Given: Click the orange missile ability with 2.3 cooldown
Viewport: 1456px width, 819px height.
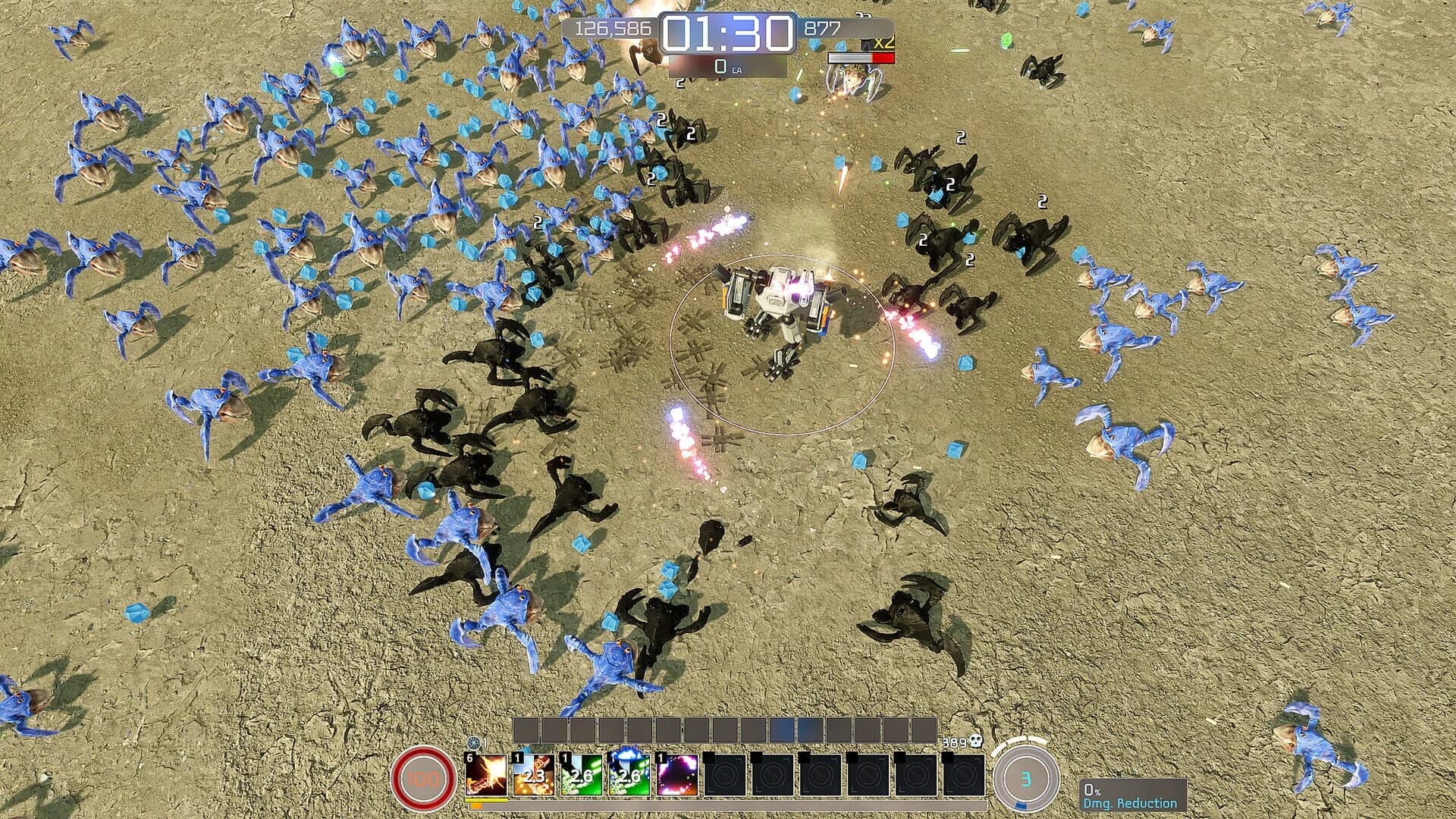Looking at the screenshot, I should click(x=535, y=775).
